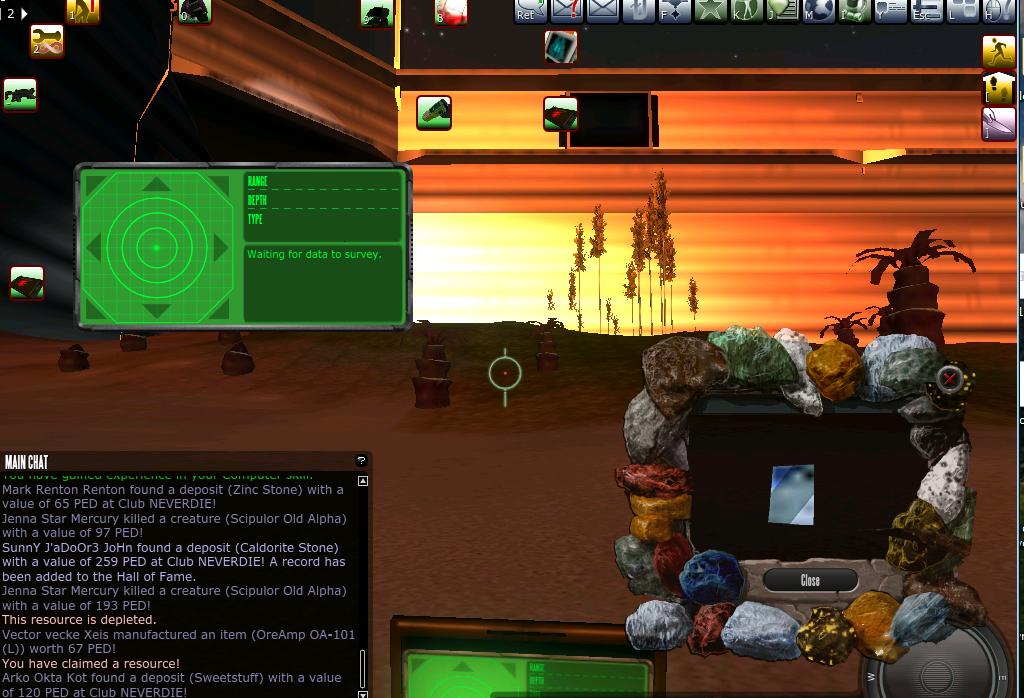Activate the wrench repair tool icon
The width and height of the screenshot is (1024, 698).
click(x=46, y=41)
